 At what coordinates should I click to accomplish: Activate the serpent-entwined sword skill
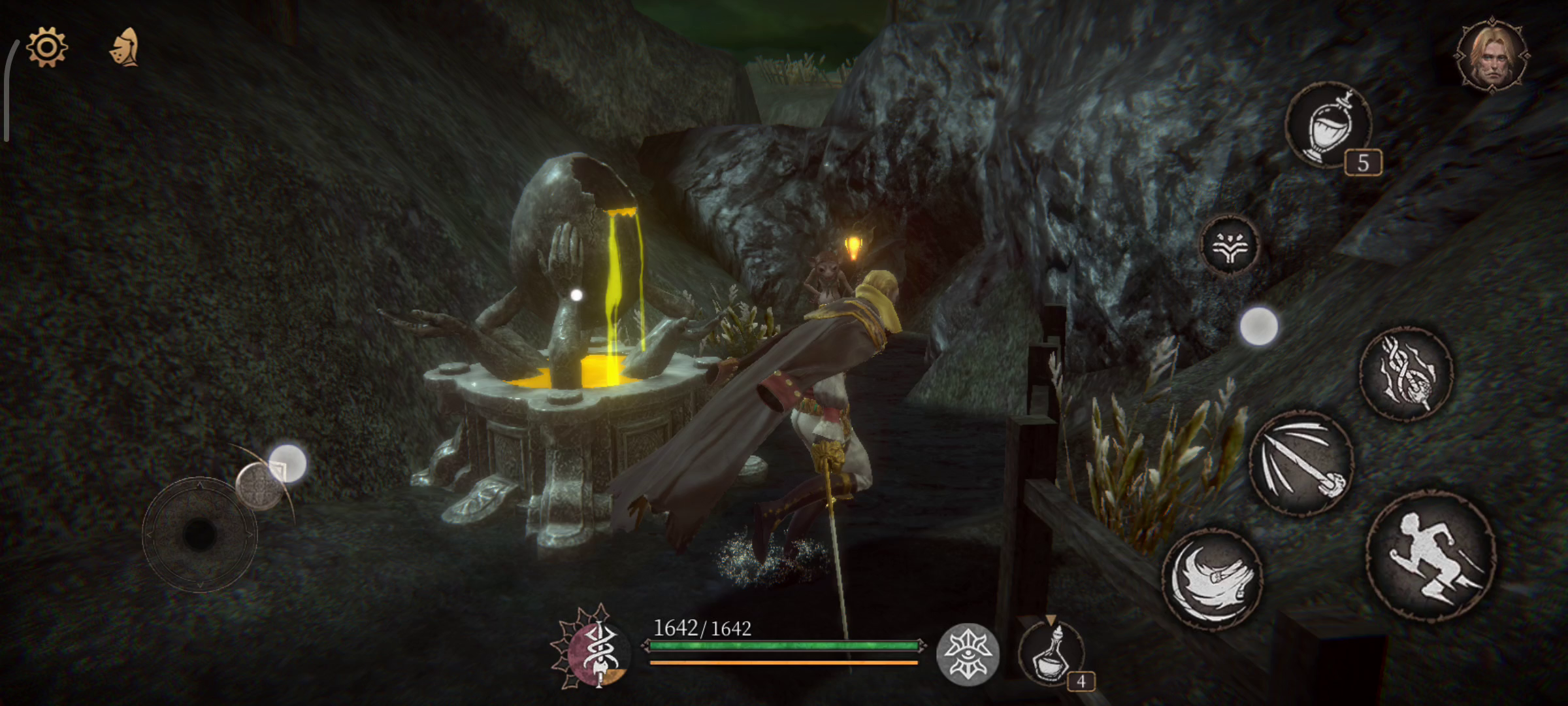(1406, 374)
